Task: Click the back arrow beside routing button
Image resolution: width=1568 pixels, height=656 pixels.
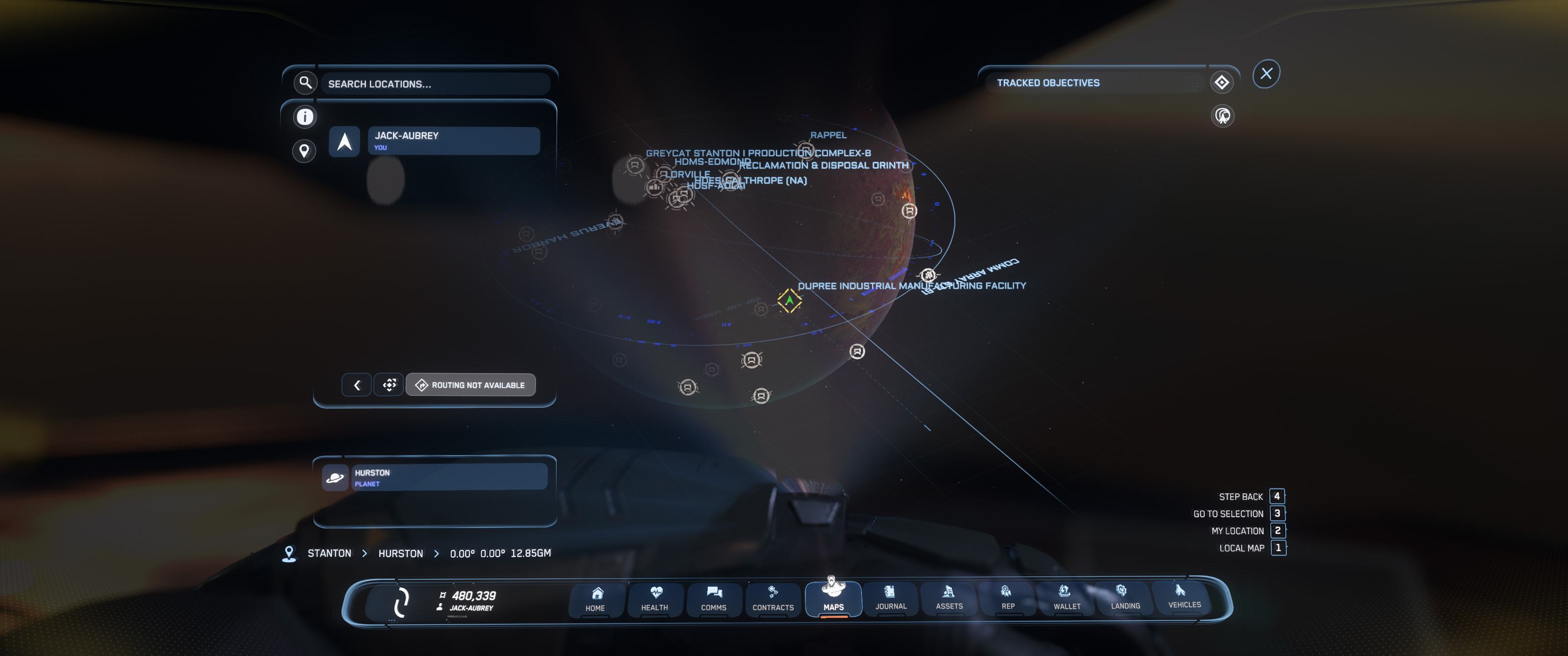Action: point(357,385)
